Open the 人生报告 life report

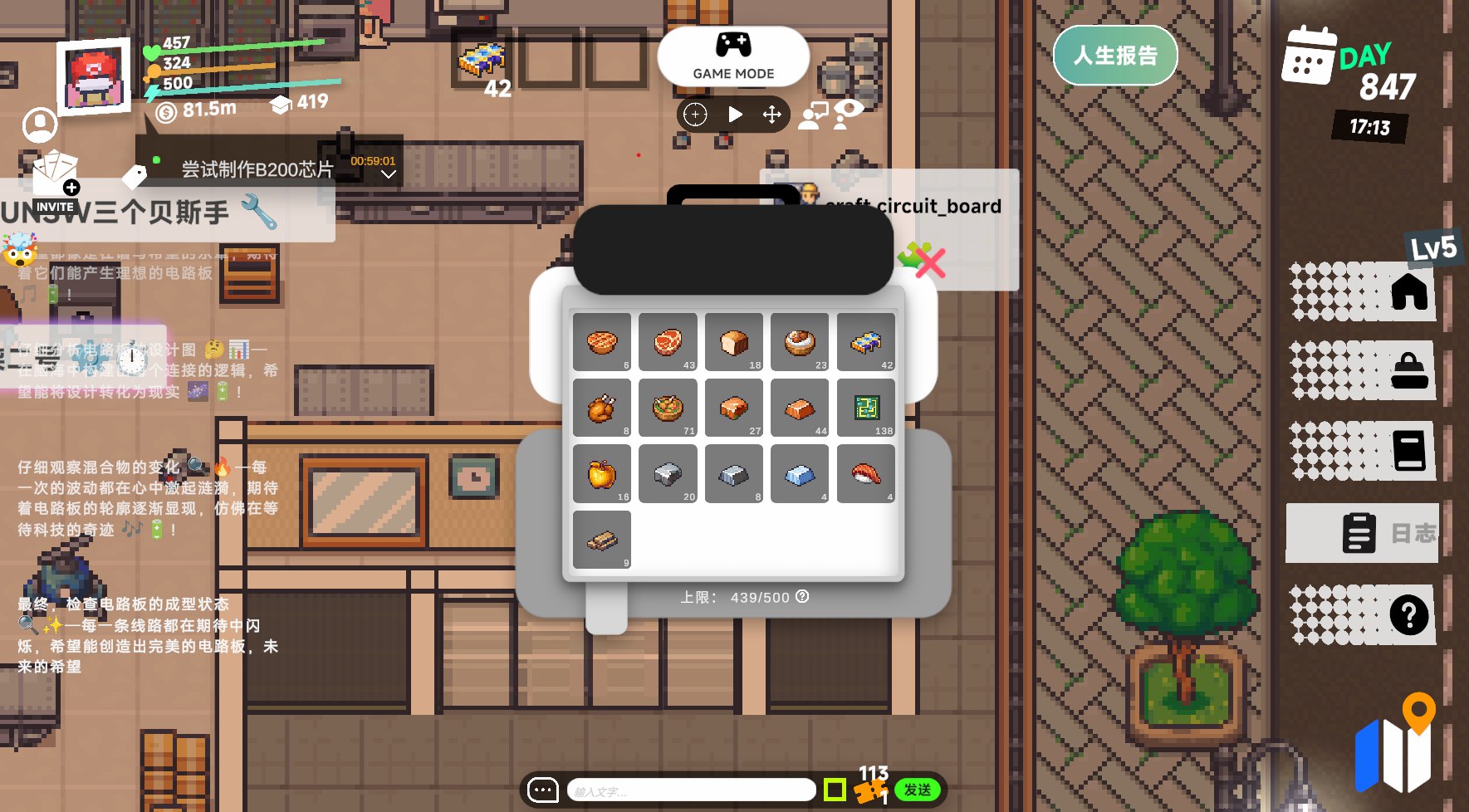click(x=1114, y=56)
